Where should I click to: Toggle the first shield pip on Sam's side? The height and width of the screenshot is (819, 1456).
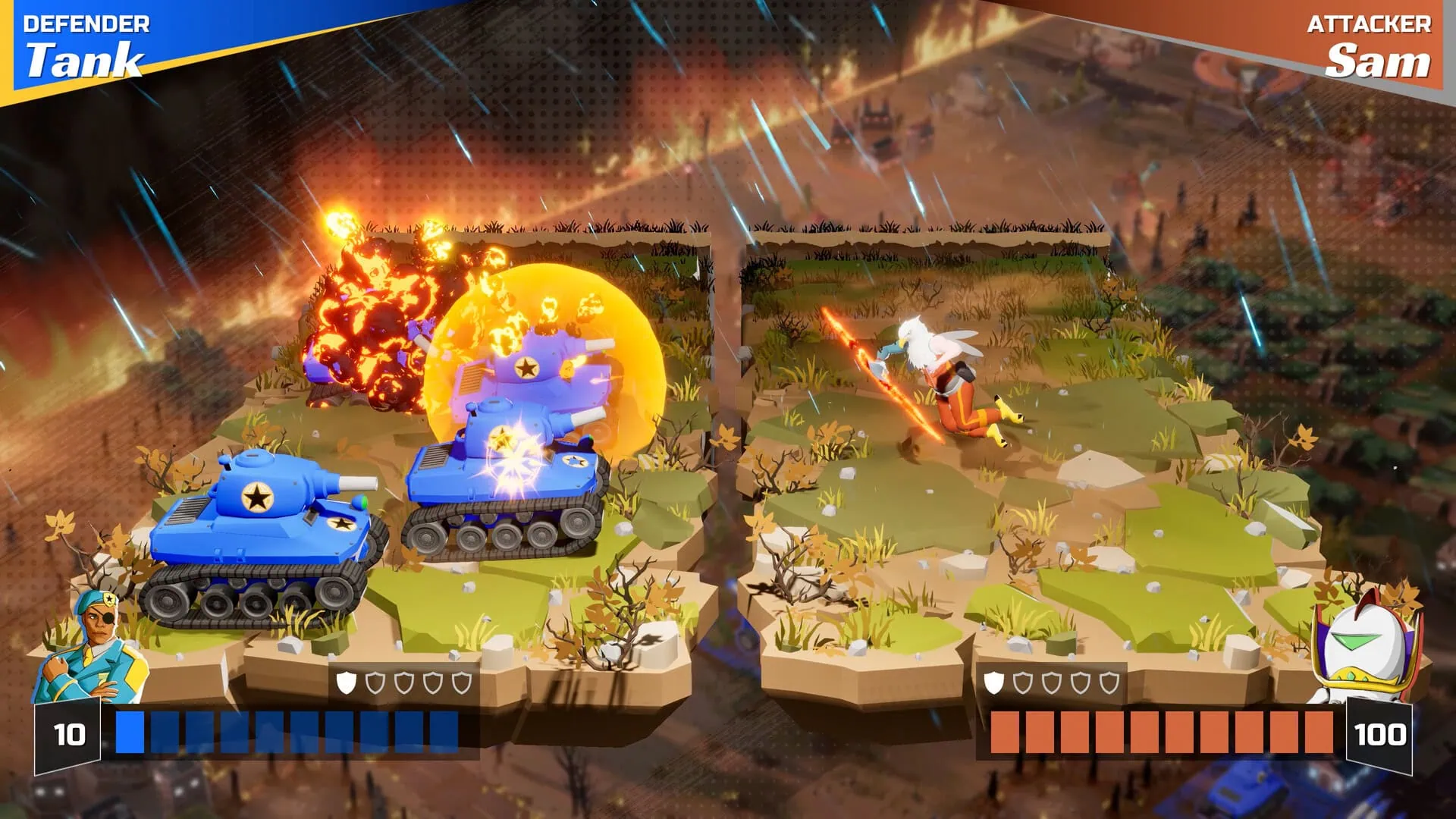[995, 682]
